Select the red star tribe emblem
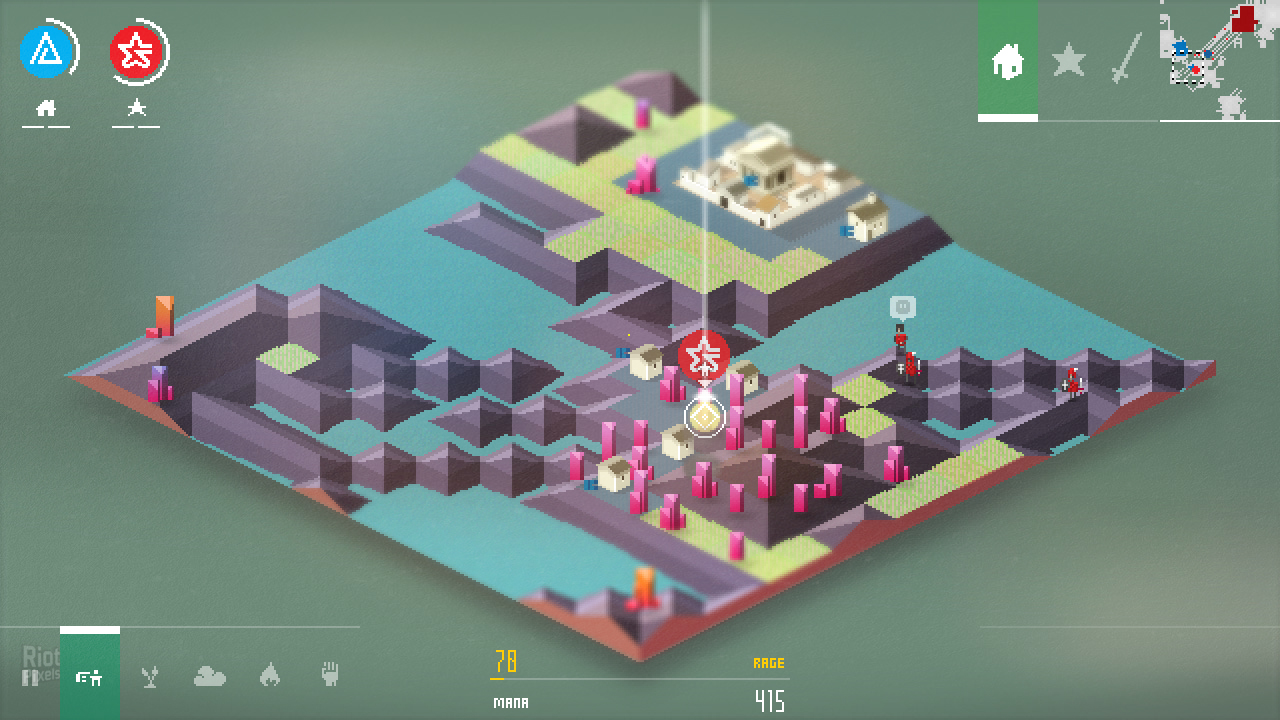This screenshot has width=1280, height=720. (136, 51)
